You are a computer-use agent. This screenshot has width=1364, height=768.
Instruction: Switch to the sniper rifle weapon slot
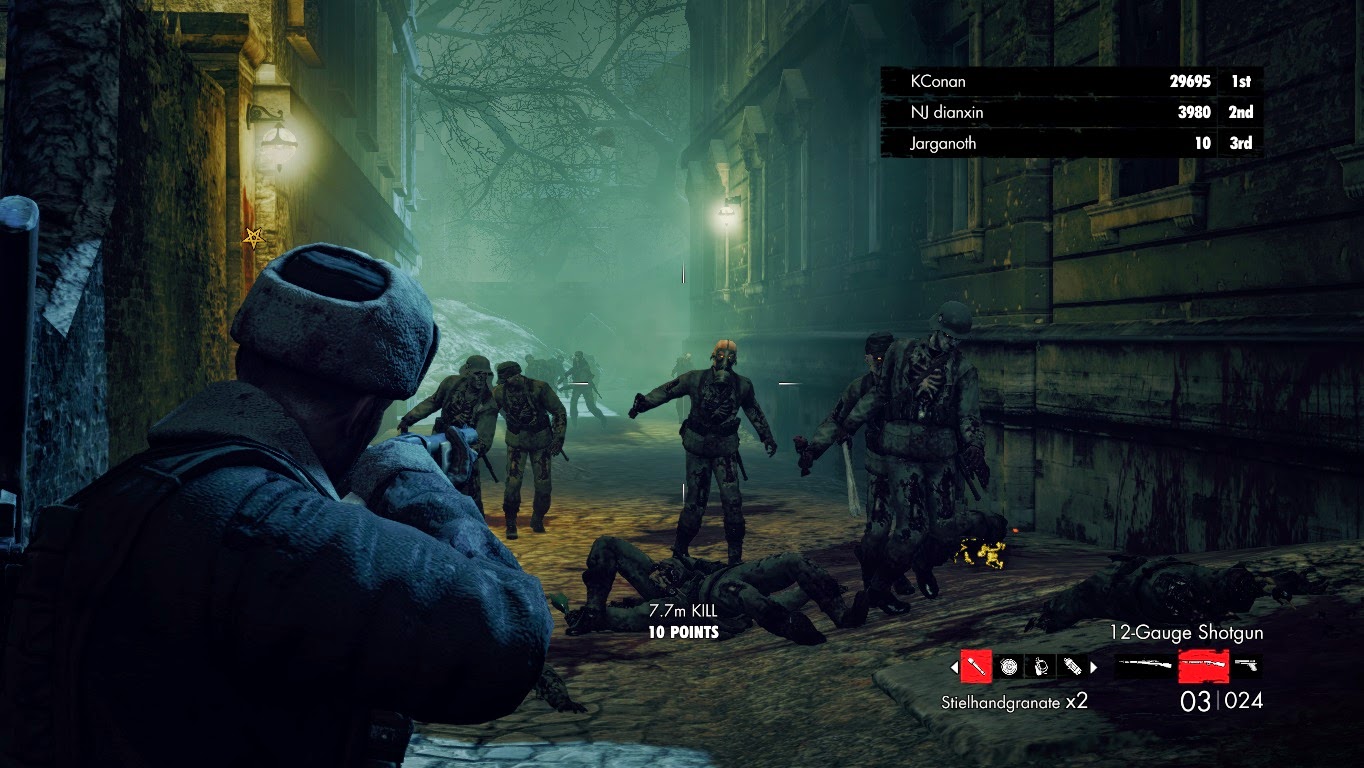[1144, 664]
